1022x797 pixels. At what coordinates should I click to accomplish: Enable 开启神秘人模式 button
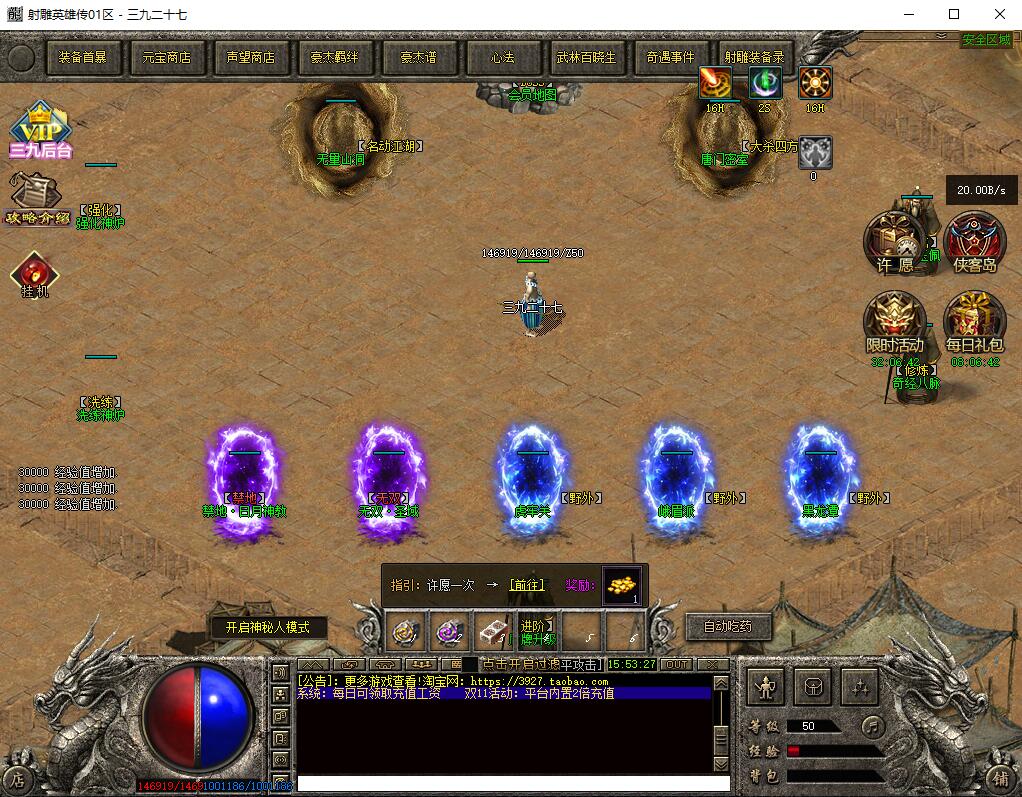click(268, 628)
